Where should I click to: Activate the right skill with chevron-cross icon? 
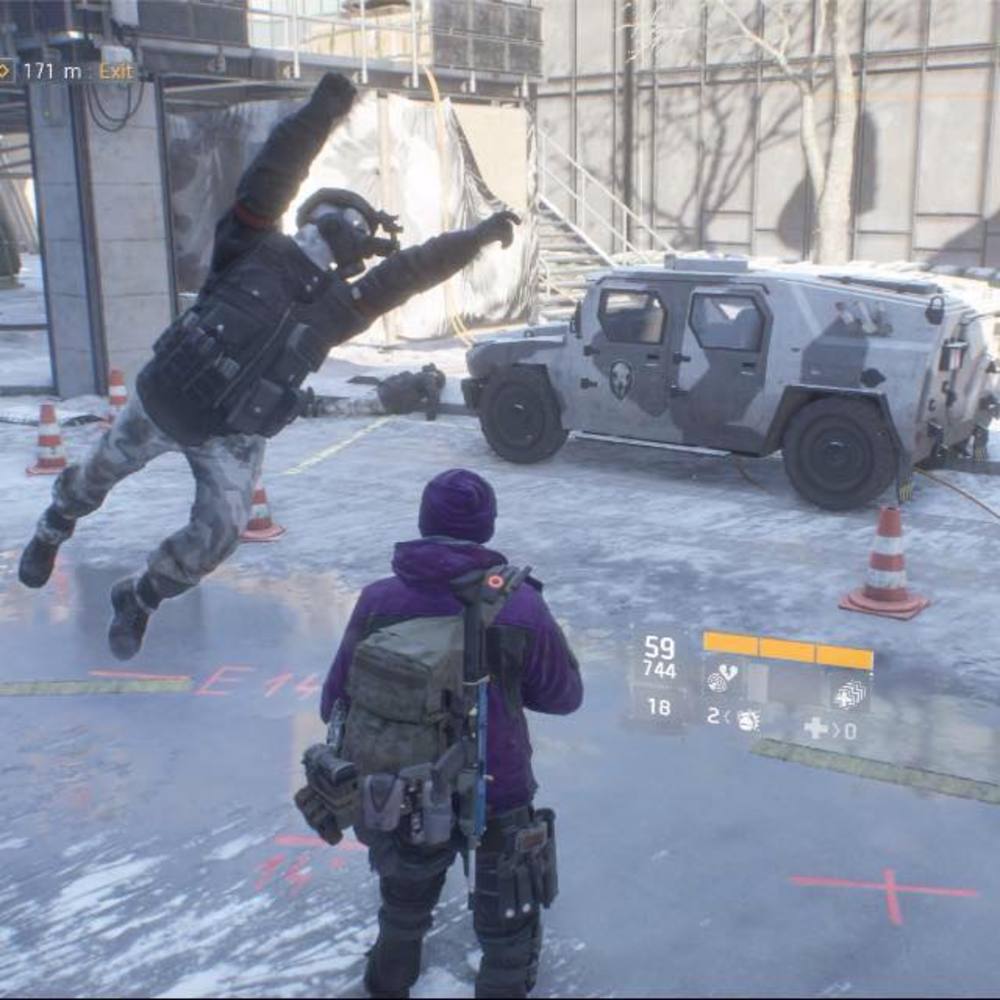click(850, 690)
